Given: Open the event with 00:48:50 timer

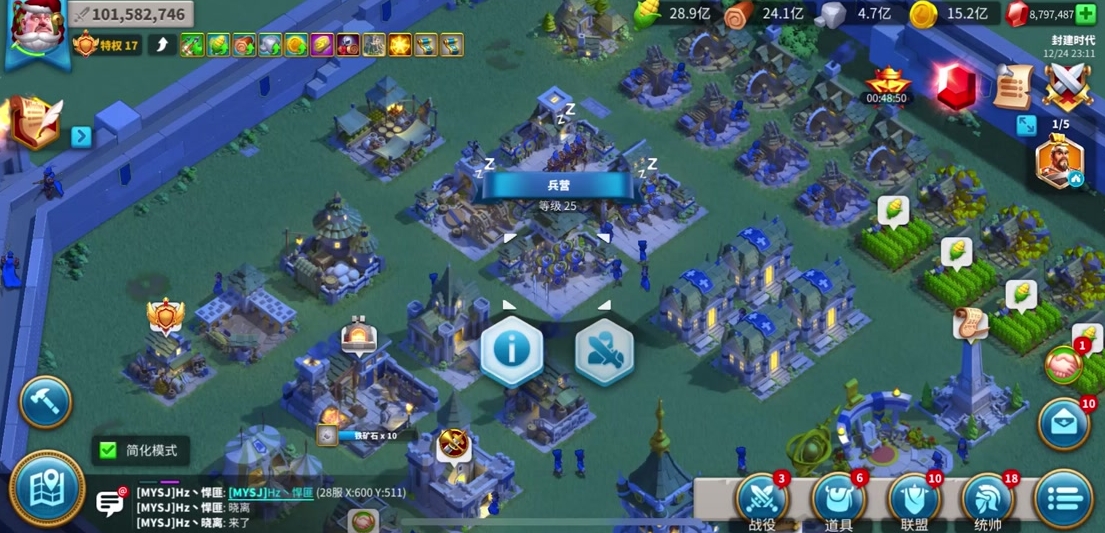Looking at the screenshot, I should 887,85.
